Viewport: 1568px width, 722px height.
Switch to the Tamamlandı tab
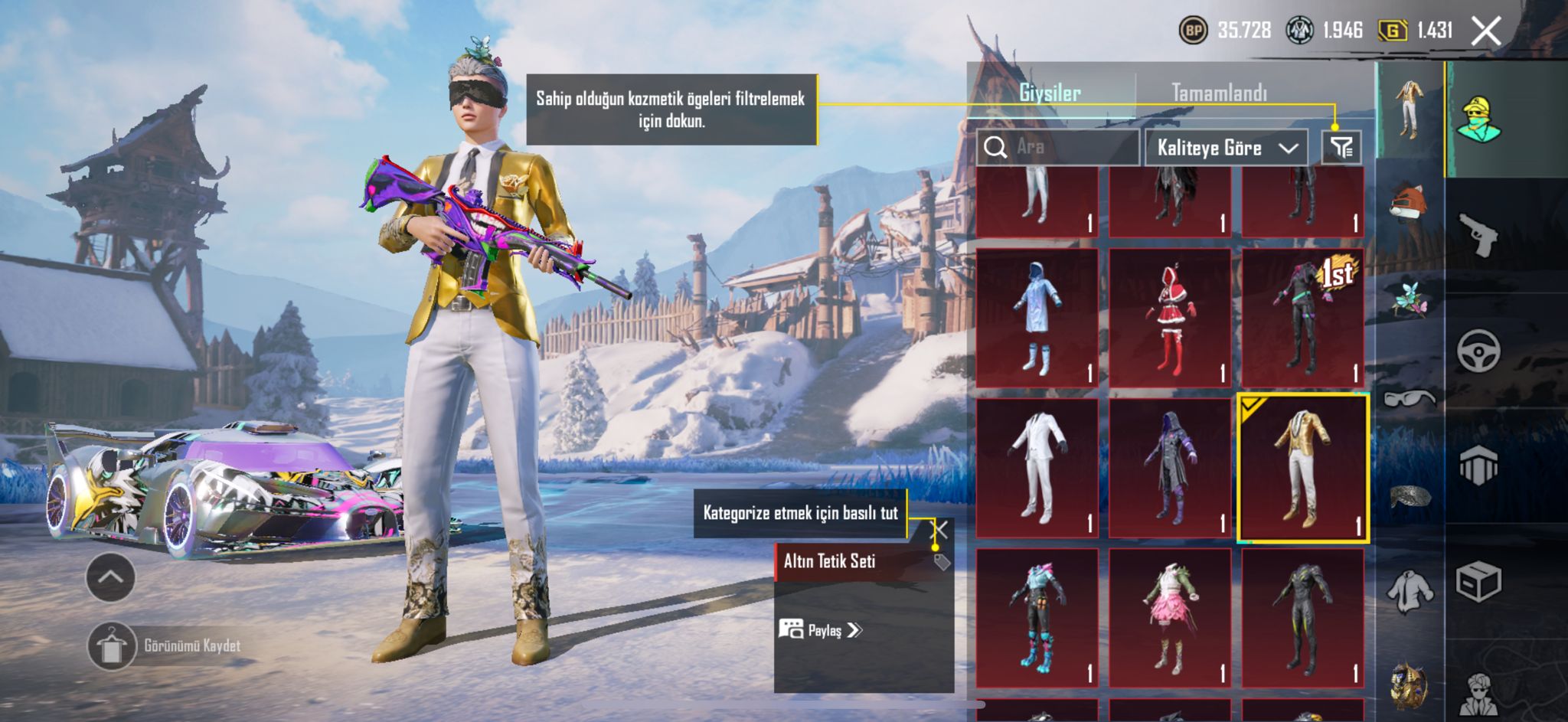1219,93
